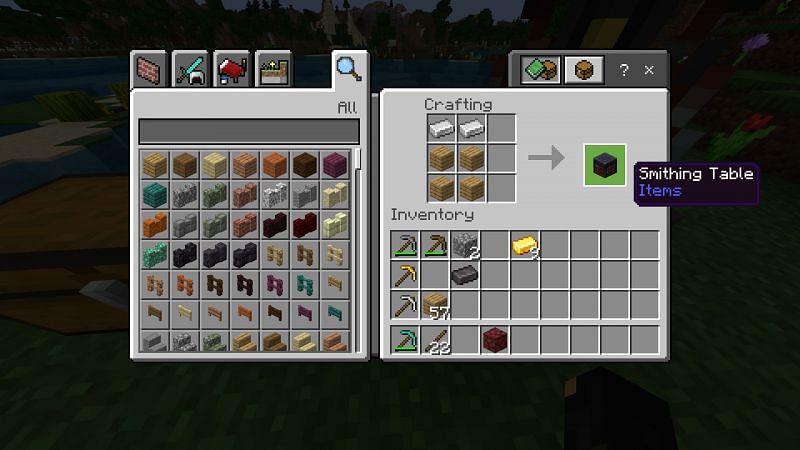Switch to the construction blocks tab

click(x=149, y=70)
